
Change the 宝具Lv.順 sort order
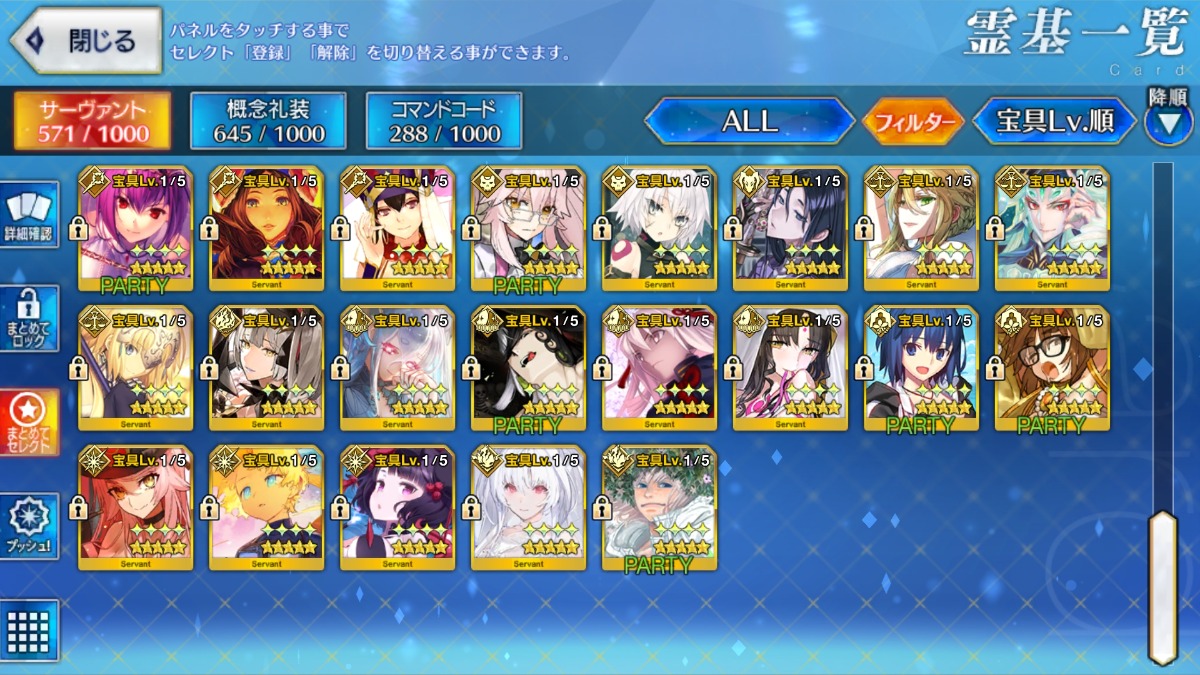tap(1055, 121)
